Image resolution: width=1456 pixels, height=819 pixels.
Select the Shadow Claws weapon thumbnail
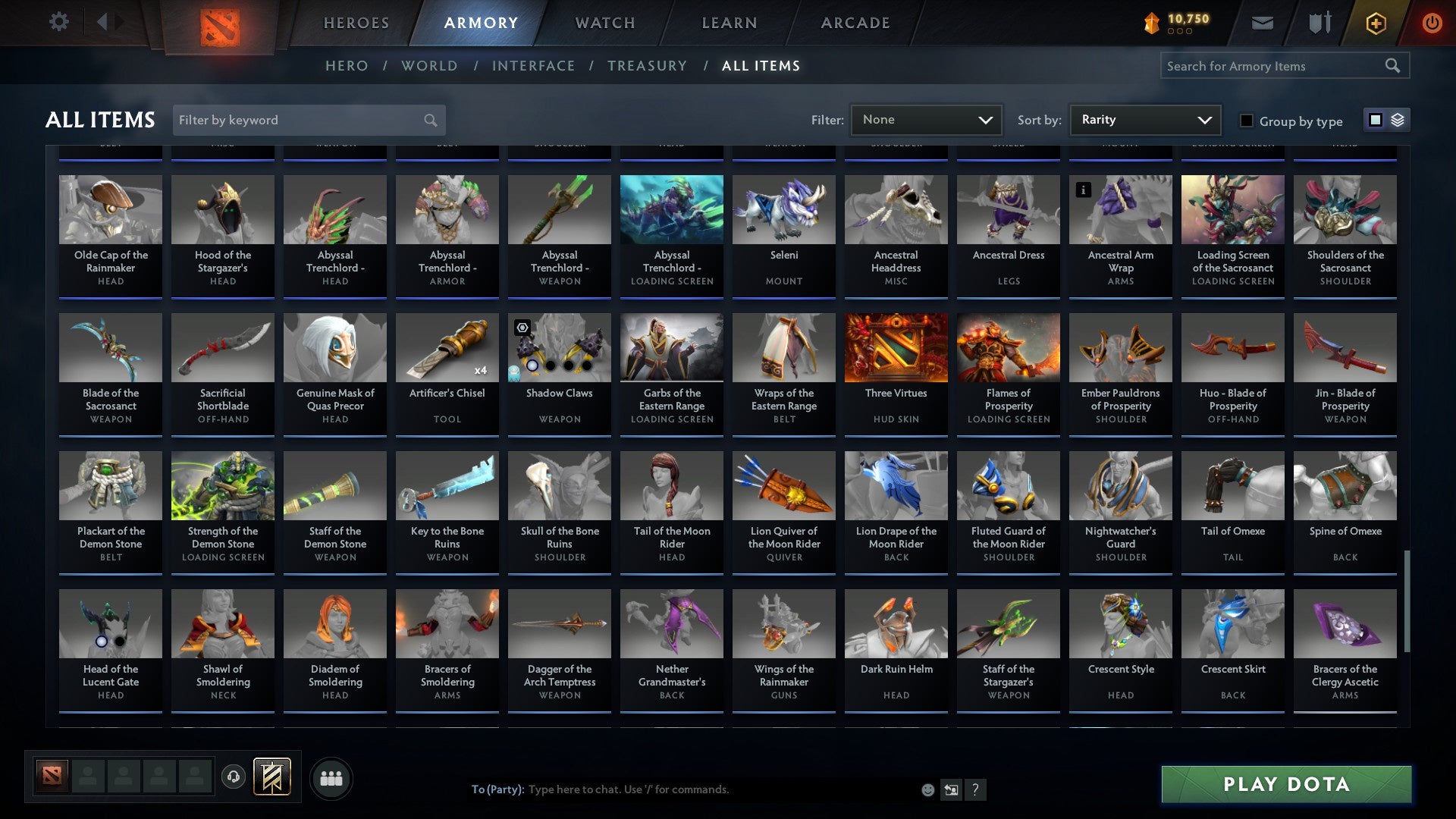pos(559,347)
